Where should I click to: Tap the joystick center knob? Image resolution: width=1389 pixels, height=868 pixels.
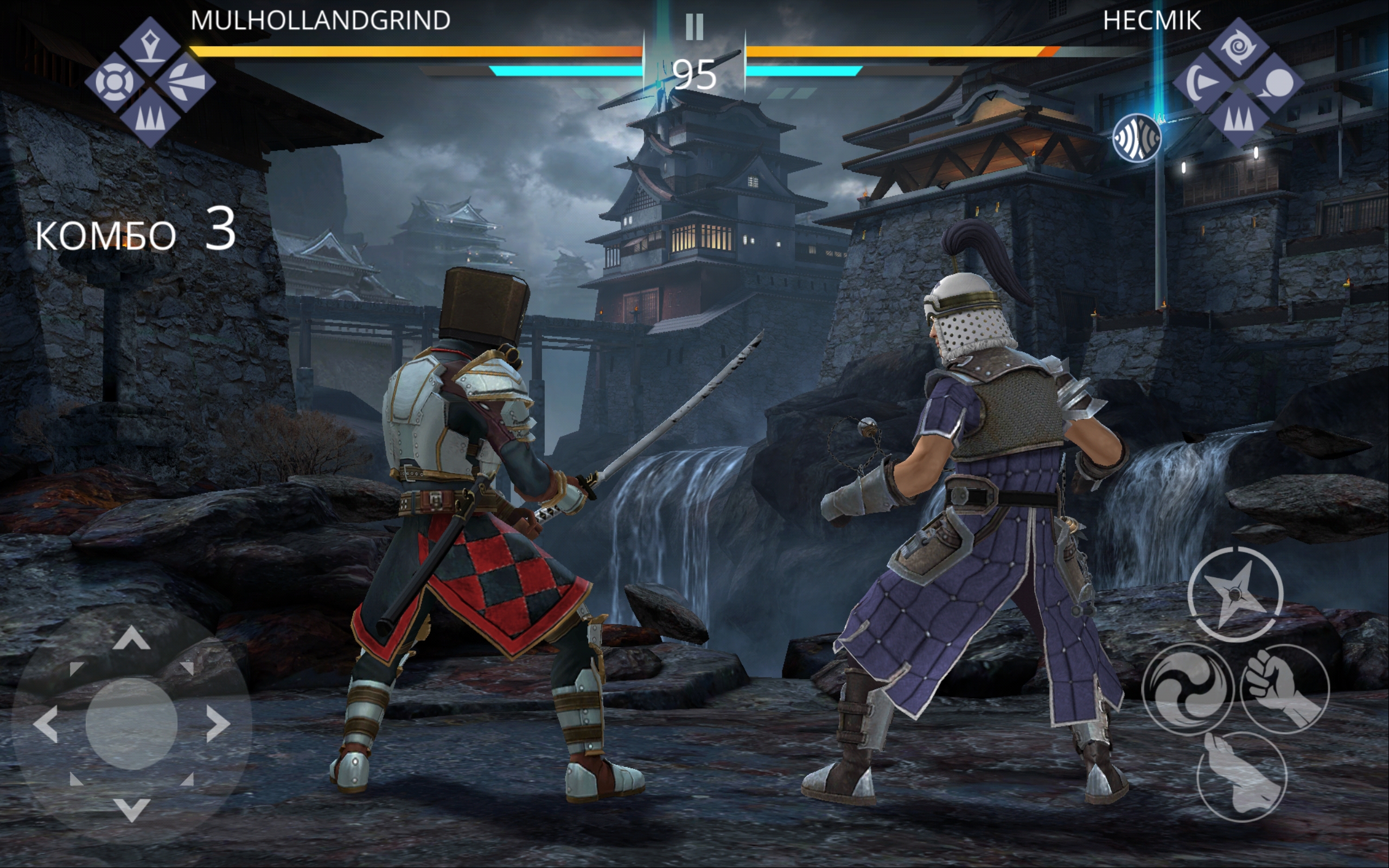(131, 723)
